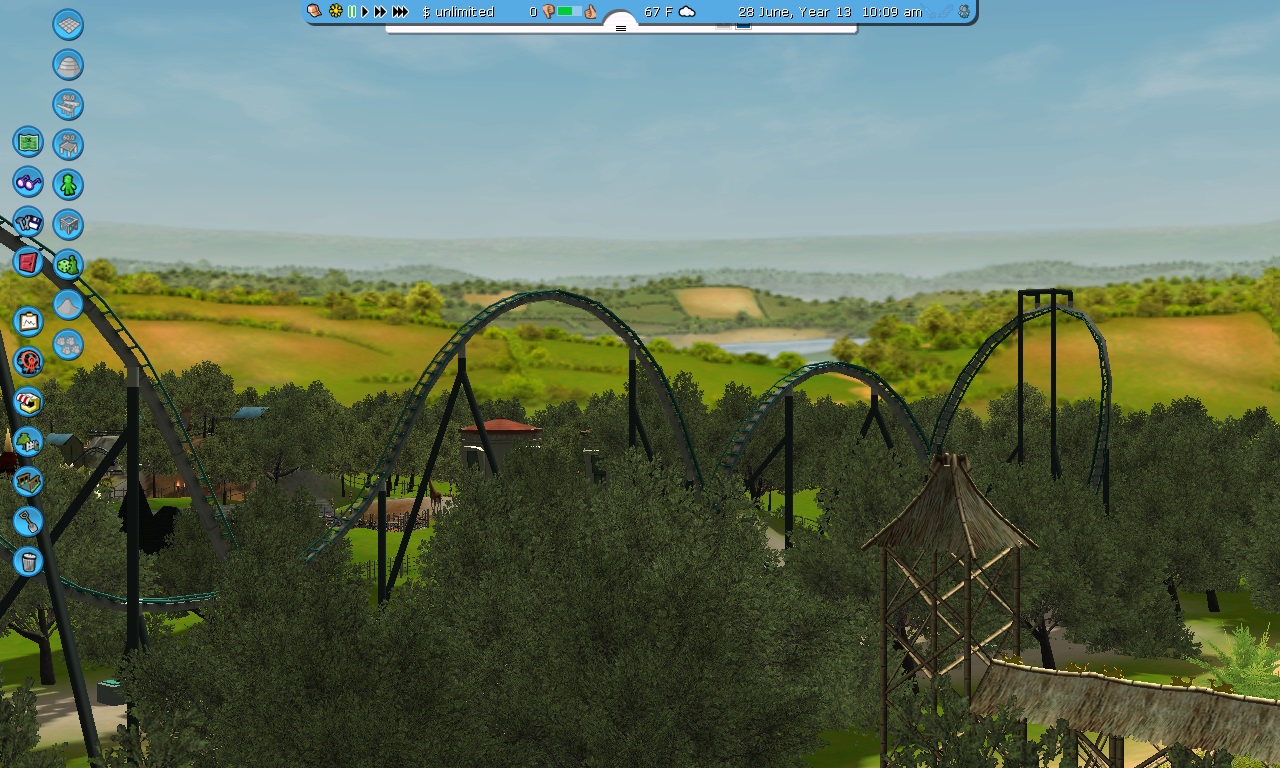The image size is (1280, 768).
Task: Toggle the flat grid view button
Action: coord(68,25)
